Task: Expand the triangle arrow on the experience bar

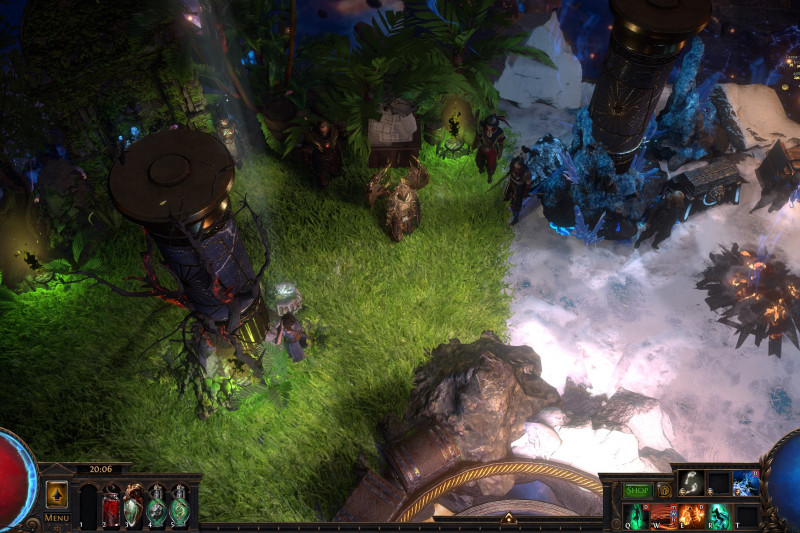Action: coord(508,518)
